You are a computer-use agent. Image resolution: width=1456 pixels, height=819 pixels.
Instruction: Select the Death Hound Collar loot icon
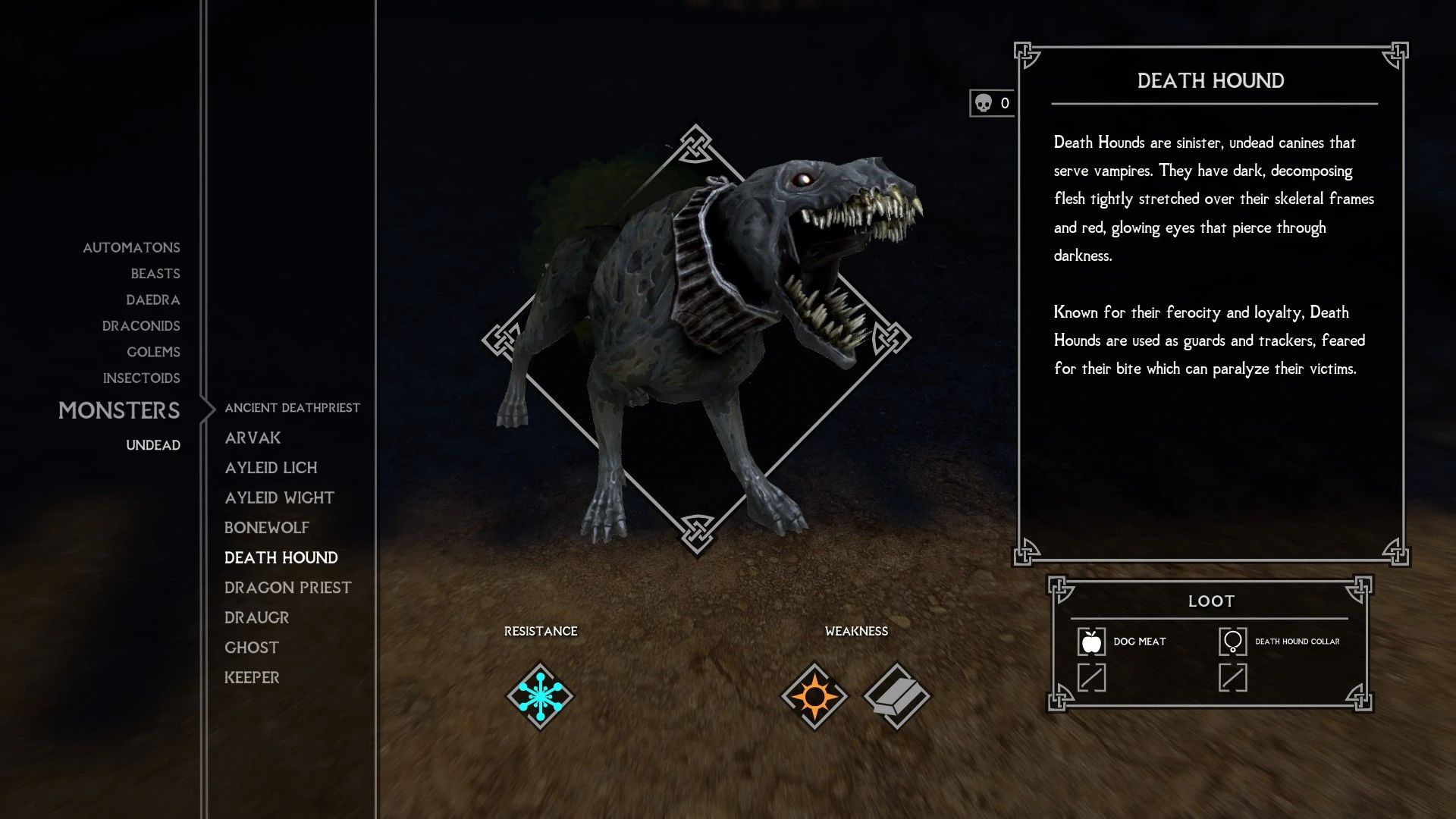coord(1235,641)
